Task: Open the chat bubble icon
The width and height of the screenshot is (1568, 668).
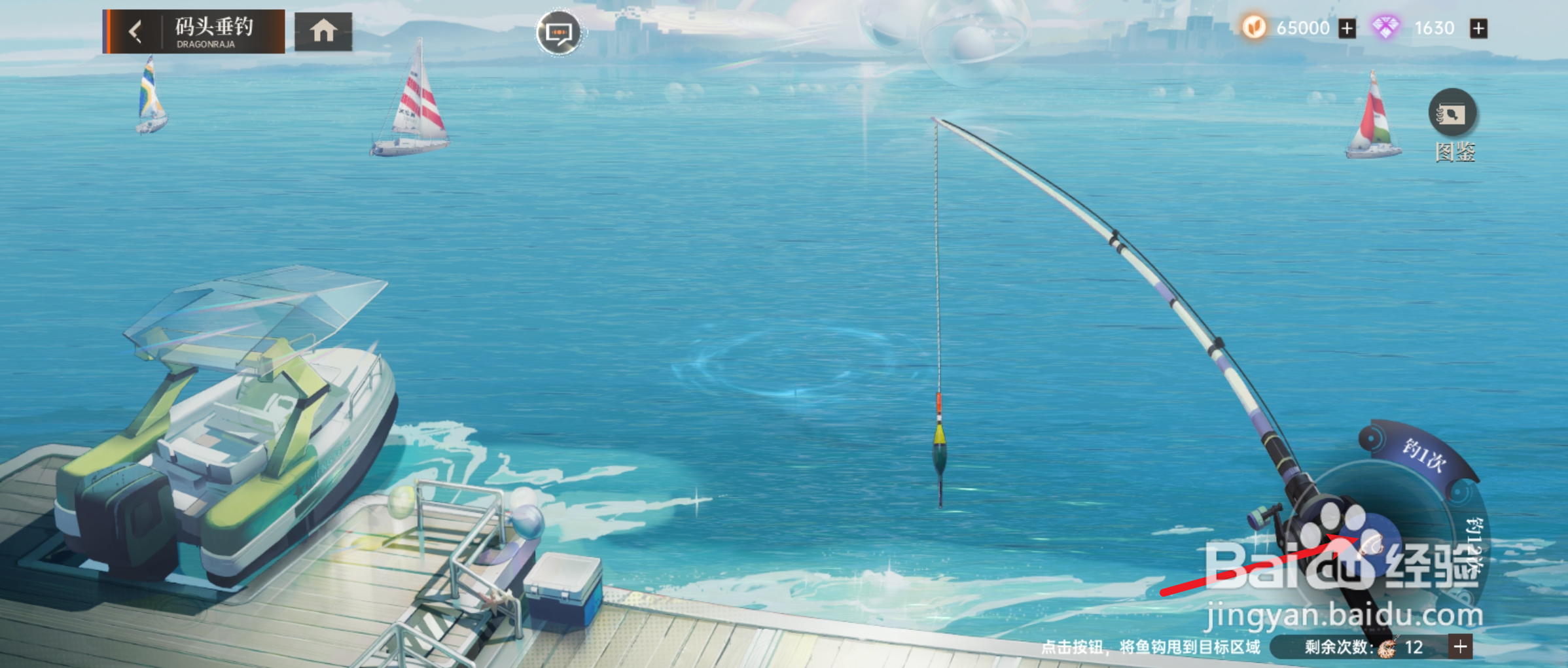Action: [558, 32]
